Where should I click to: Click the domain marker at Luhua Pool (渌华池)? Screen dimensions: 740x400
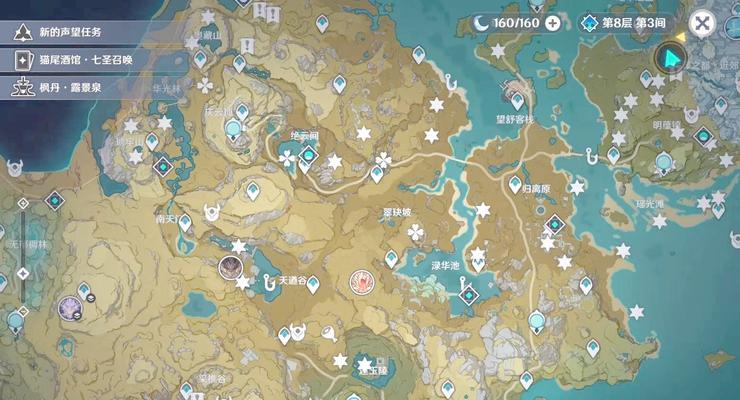pyautogui.click(x=466, y=294)
